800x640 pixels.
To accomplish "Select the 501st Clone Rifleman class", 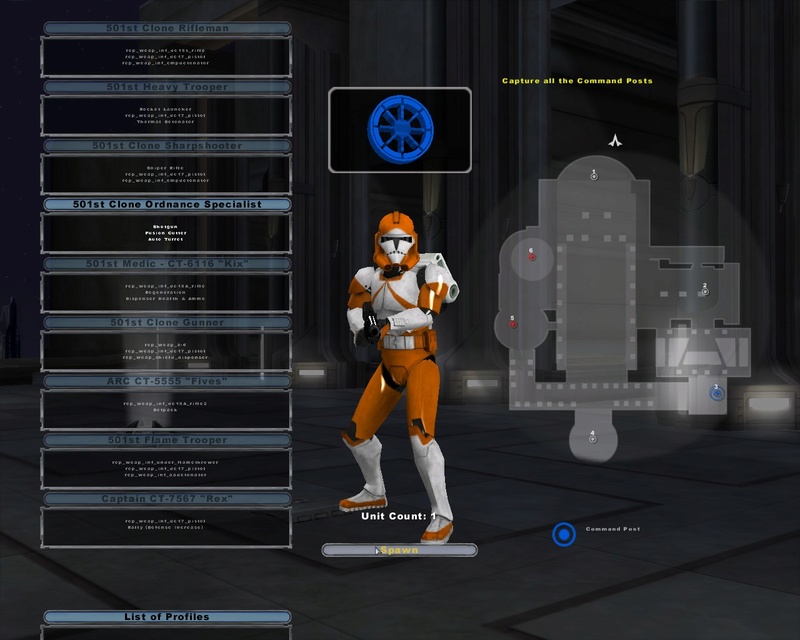I will pos(167,28).
